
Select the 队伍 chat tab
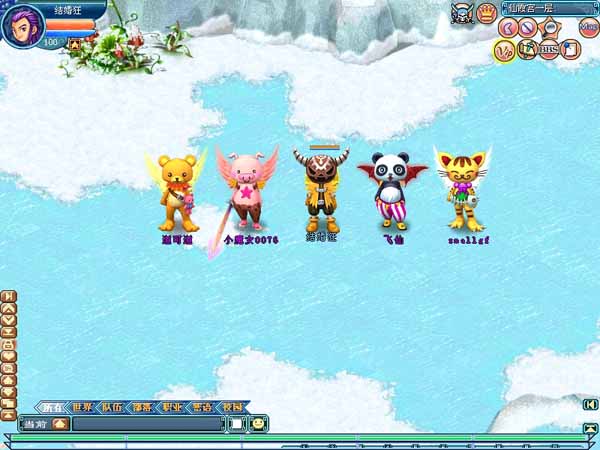112,407
